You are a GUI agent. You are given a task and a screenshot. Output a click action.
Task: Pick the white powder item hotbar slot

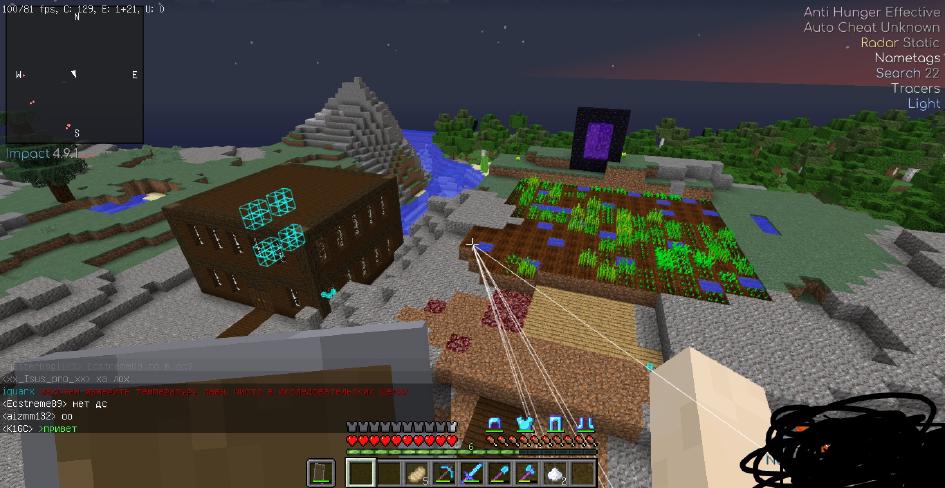(x=555, y=472)
